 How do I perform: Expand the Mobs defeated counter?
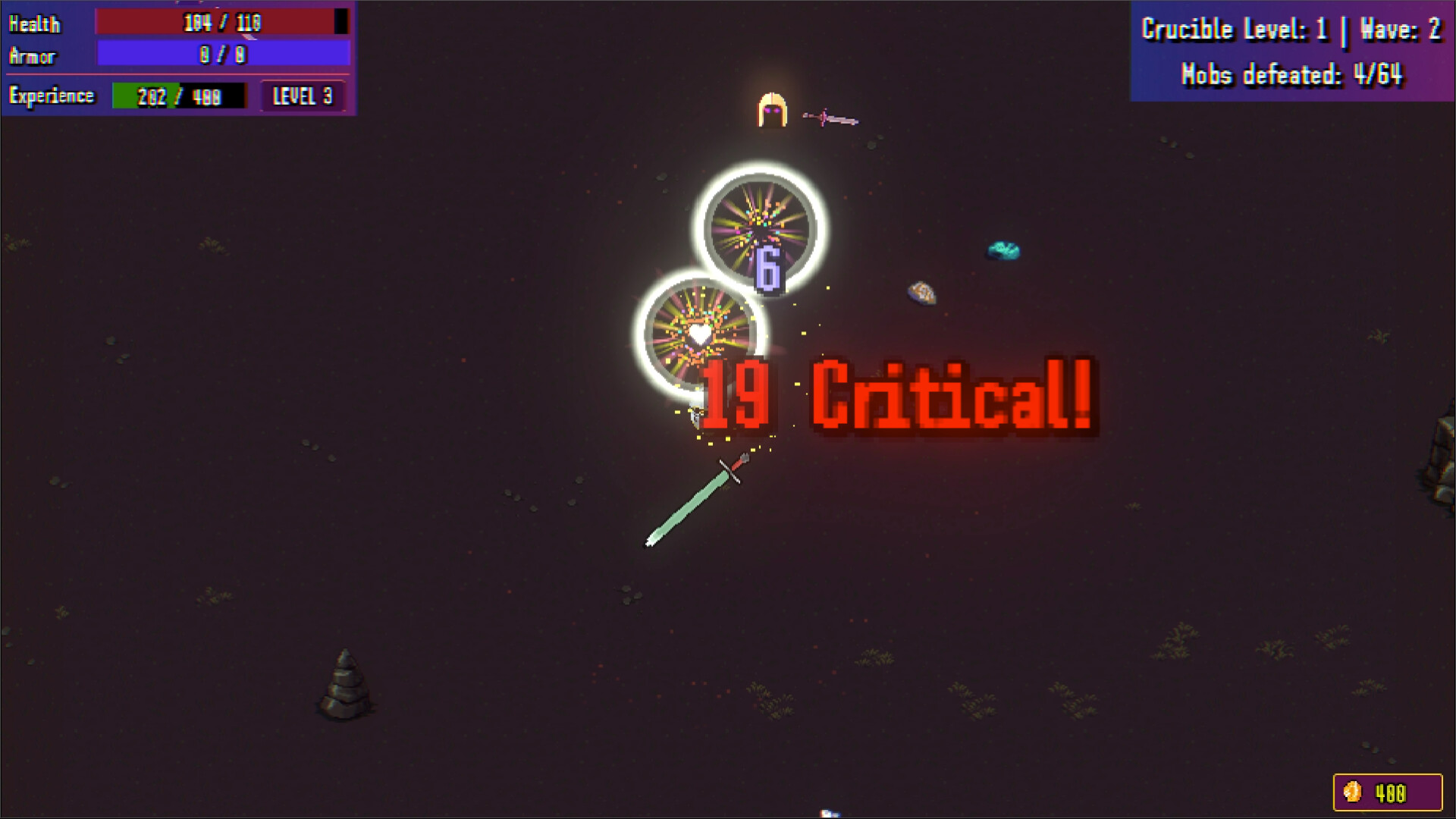1293,74
